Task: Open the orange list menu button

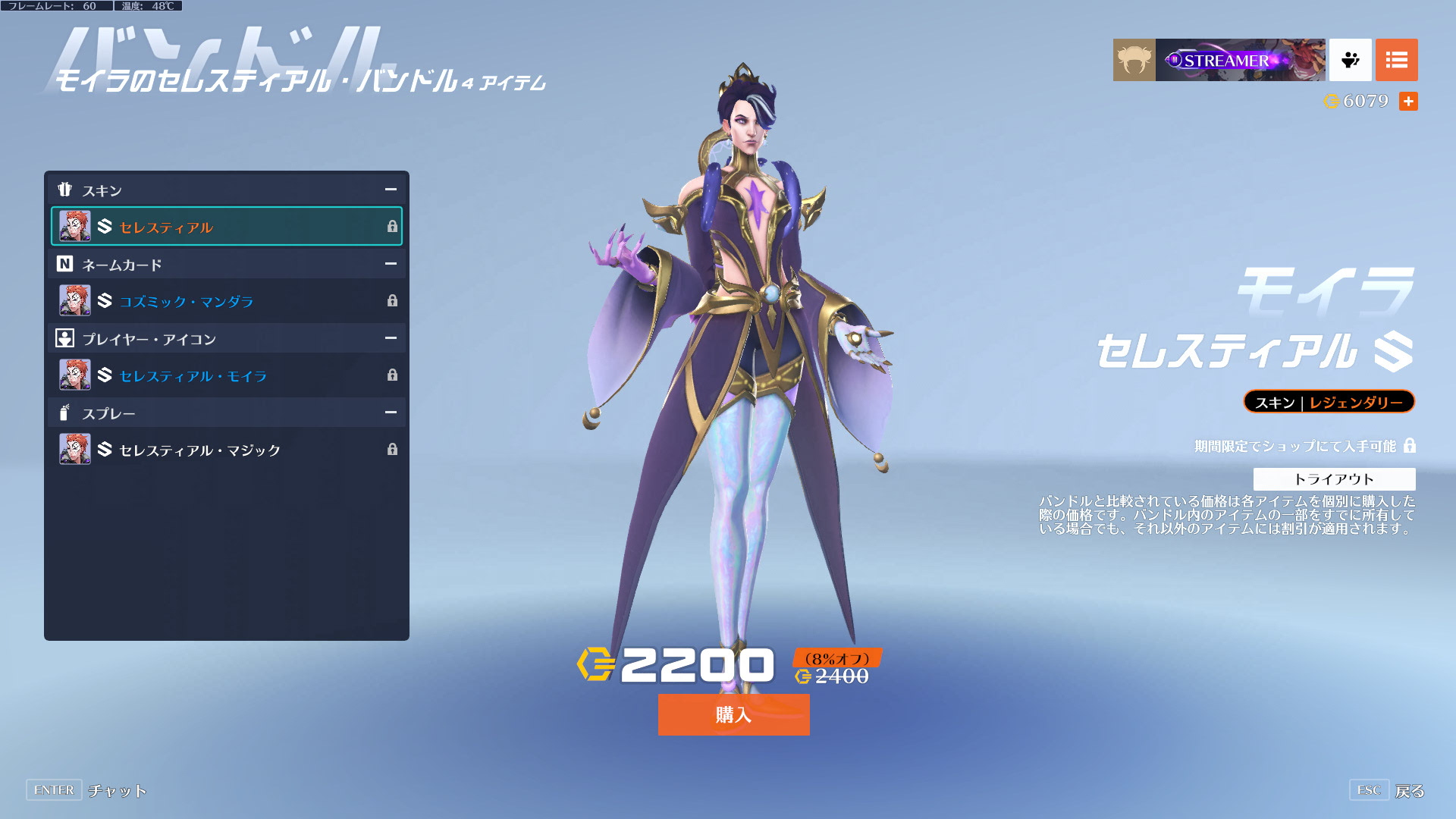Action: 1396,60
